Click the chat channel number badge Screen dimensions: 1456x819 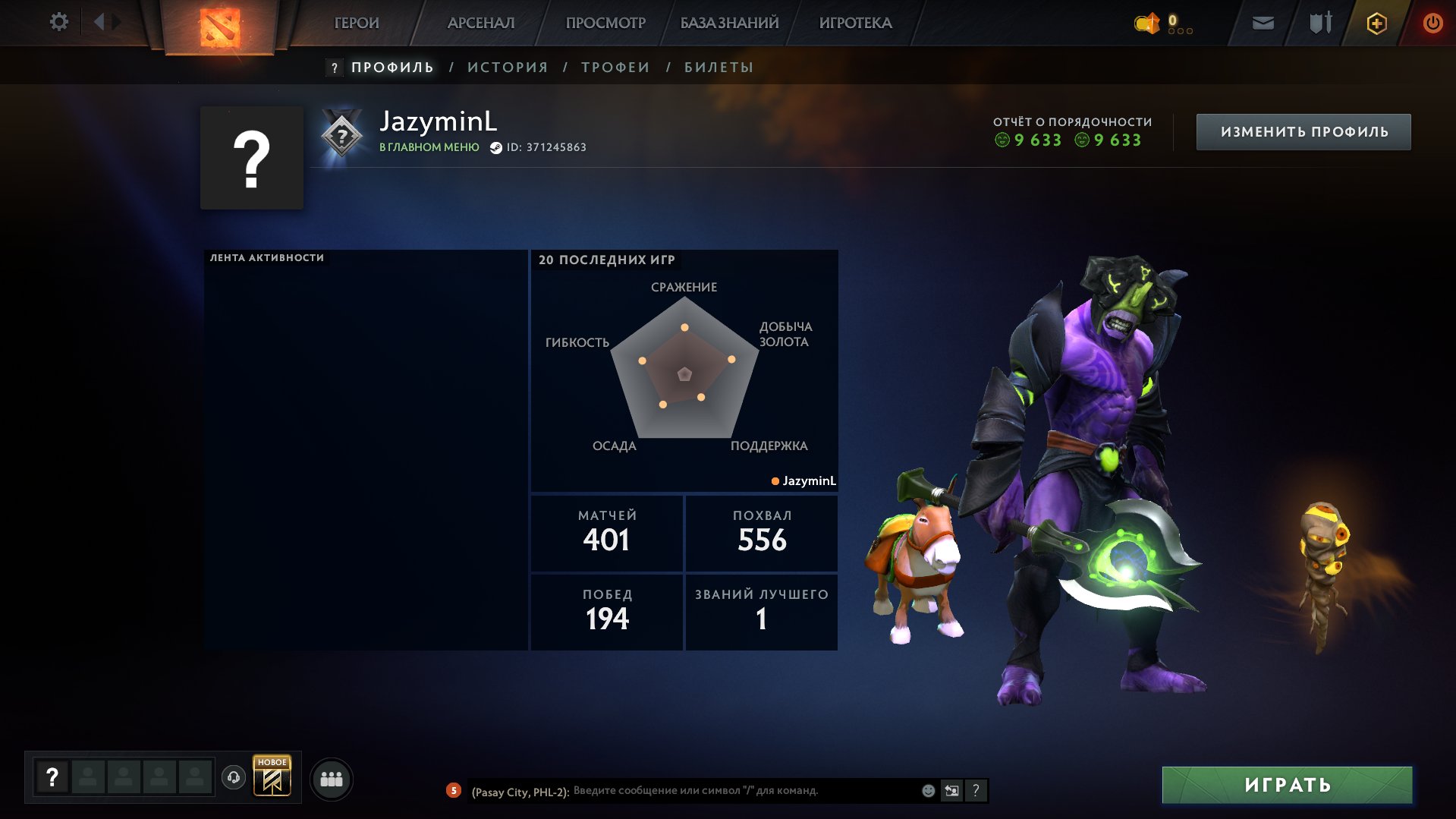pos(453,790)
